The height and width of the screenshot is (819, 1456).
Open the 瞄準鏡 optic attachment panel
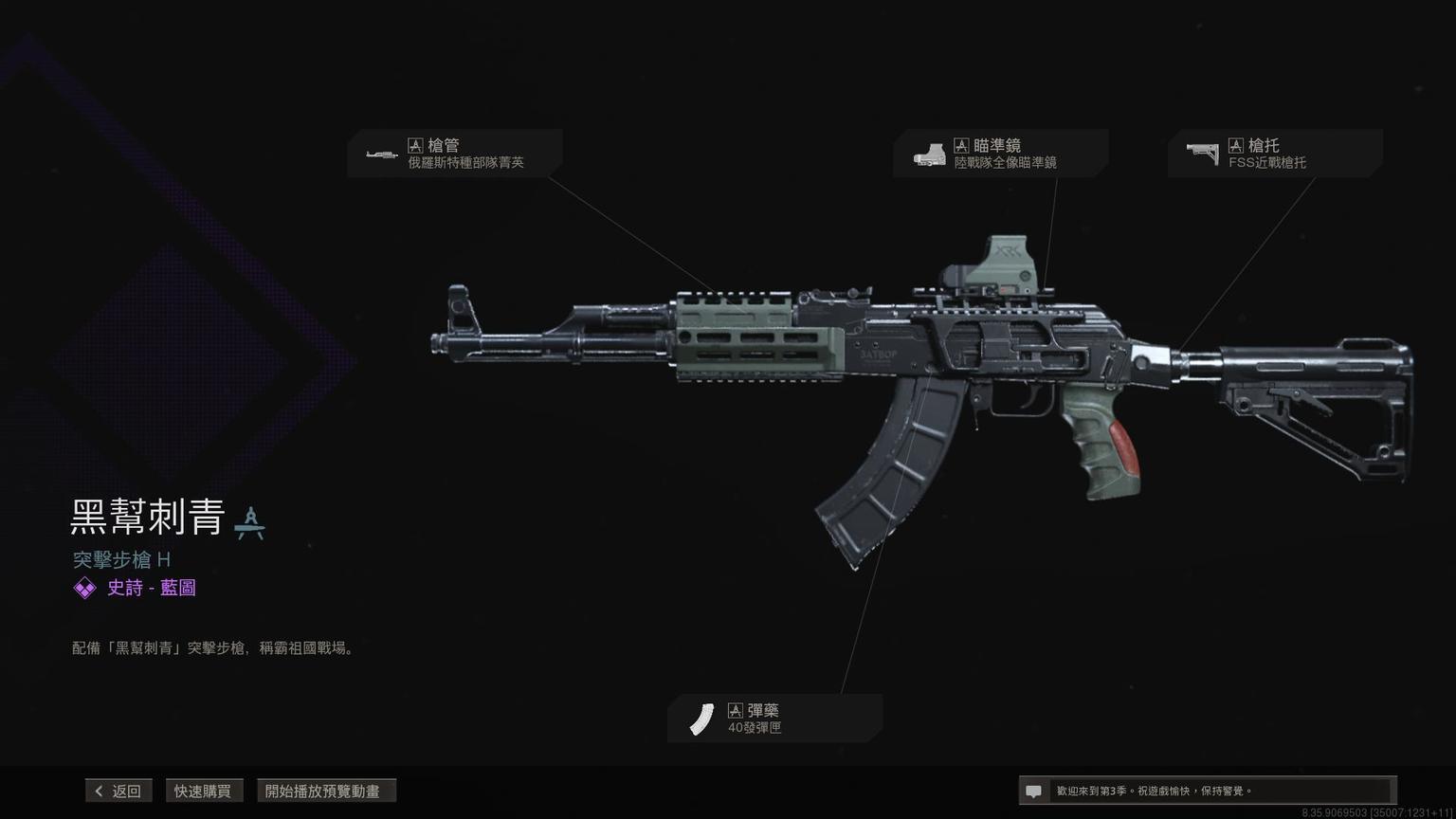click(x=1000, y=154)
